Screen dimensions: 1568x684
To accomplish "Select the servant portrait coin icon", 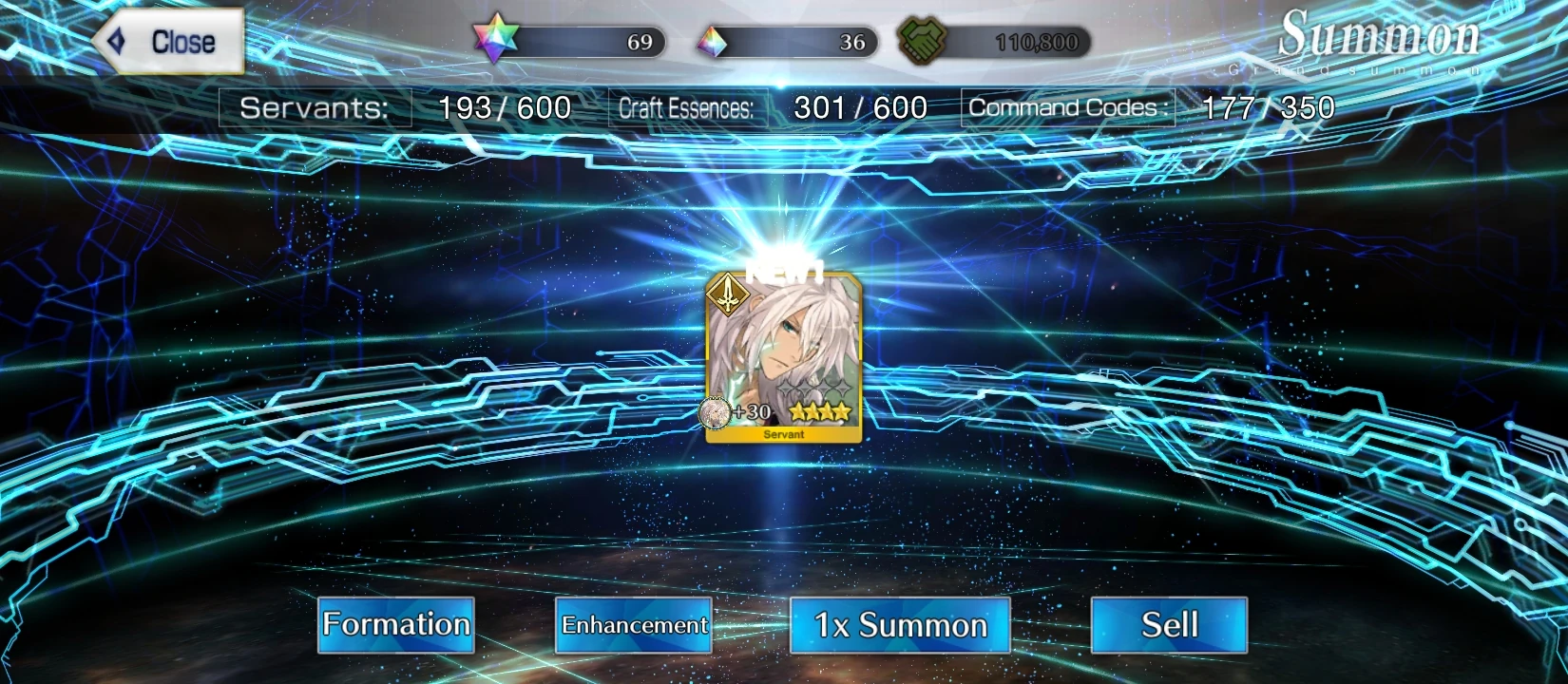I will (x=713, y=412).
